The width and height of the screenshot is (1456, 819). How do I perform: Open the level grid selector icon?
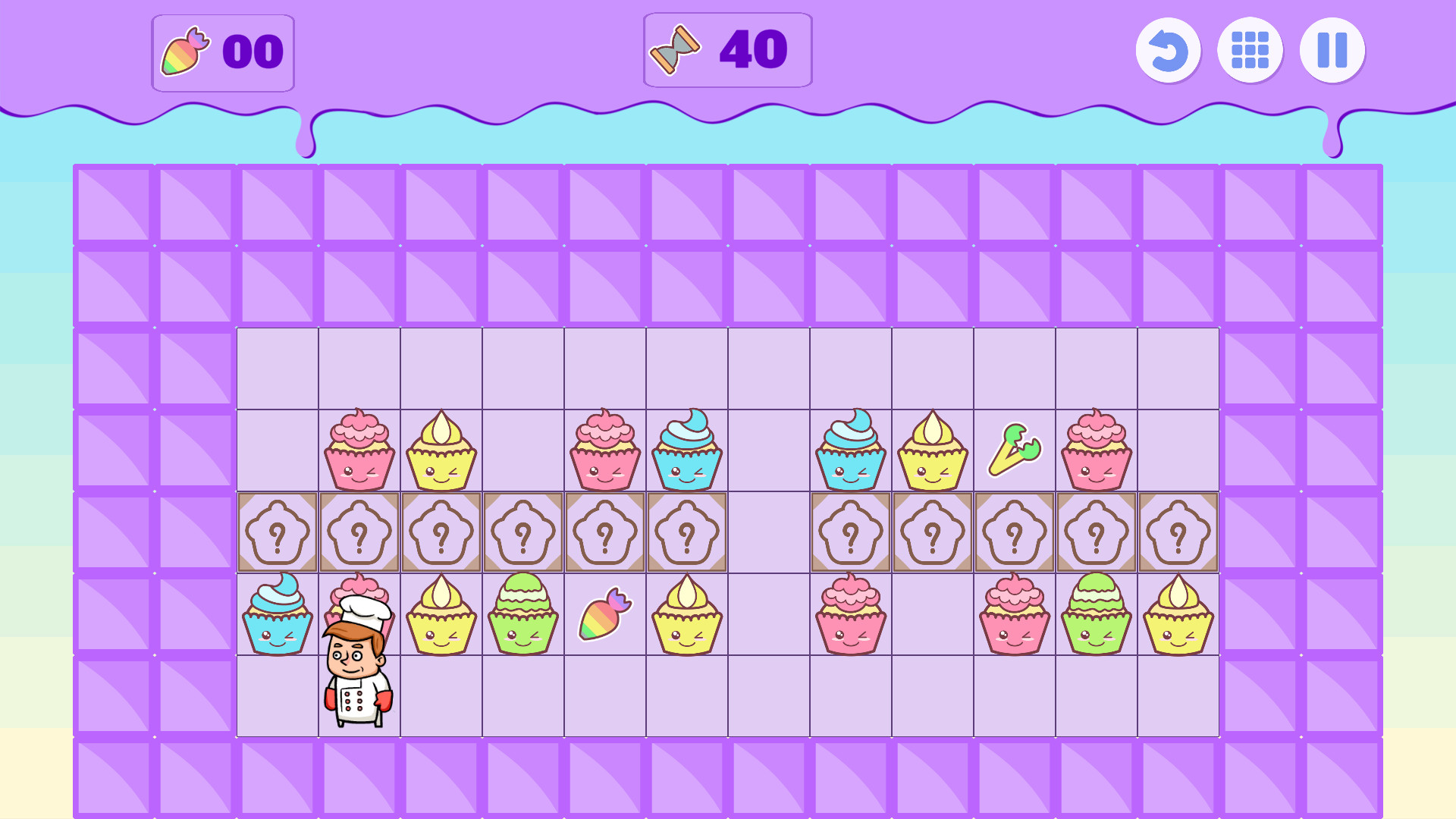(x=1250, y=50)
